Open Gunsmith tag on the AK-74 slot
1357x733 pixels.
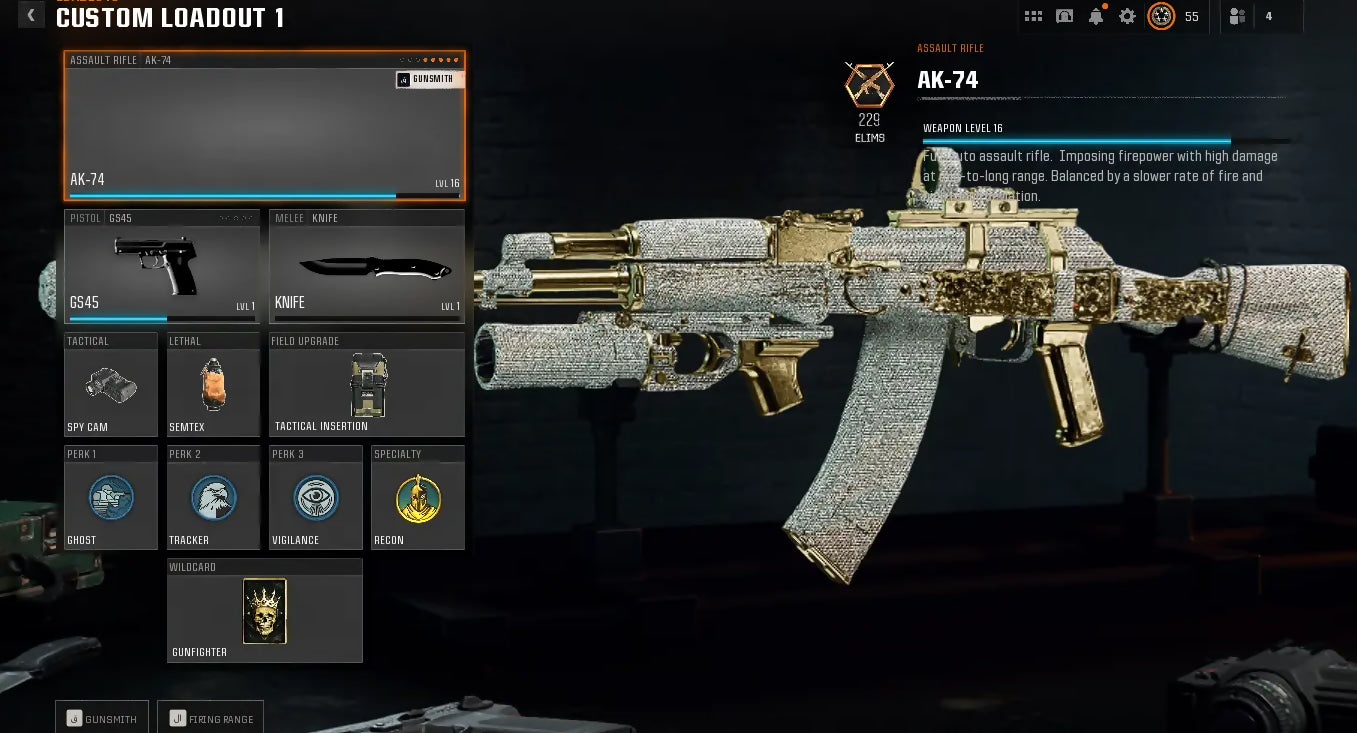pos(429,80)
